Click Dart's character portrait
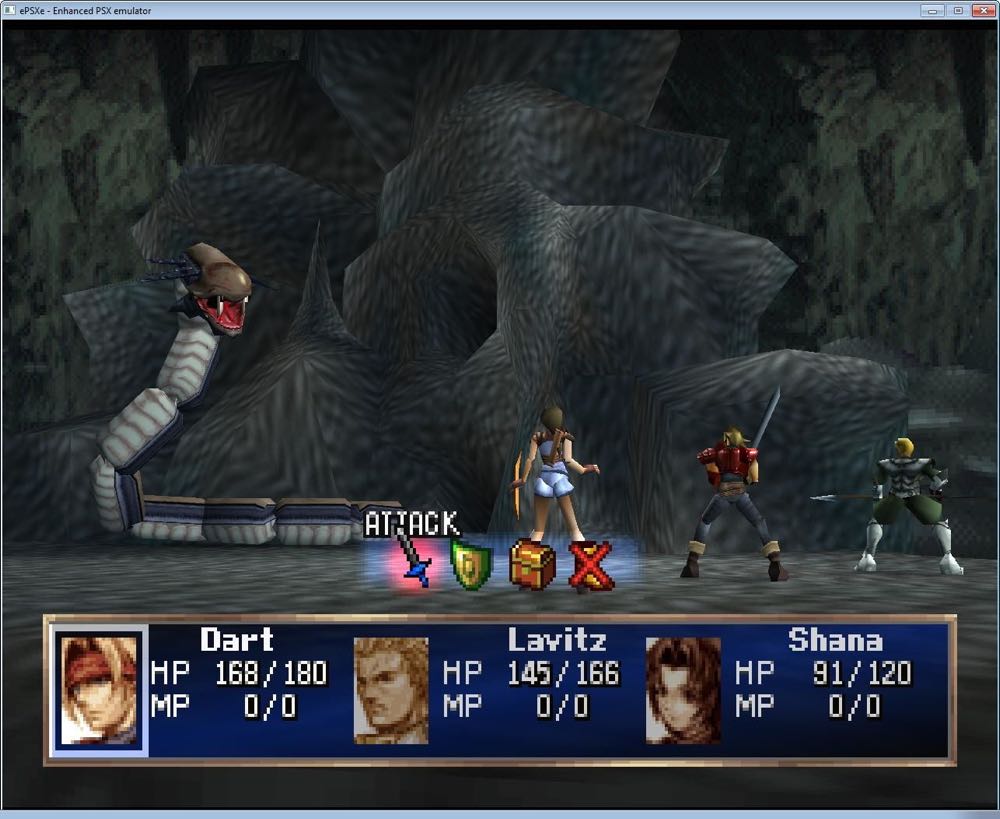The height and width of the screenshot is (819, 1000). pyautogui.click(x=98, y=690)
